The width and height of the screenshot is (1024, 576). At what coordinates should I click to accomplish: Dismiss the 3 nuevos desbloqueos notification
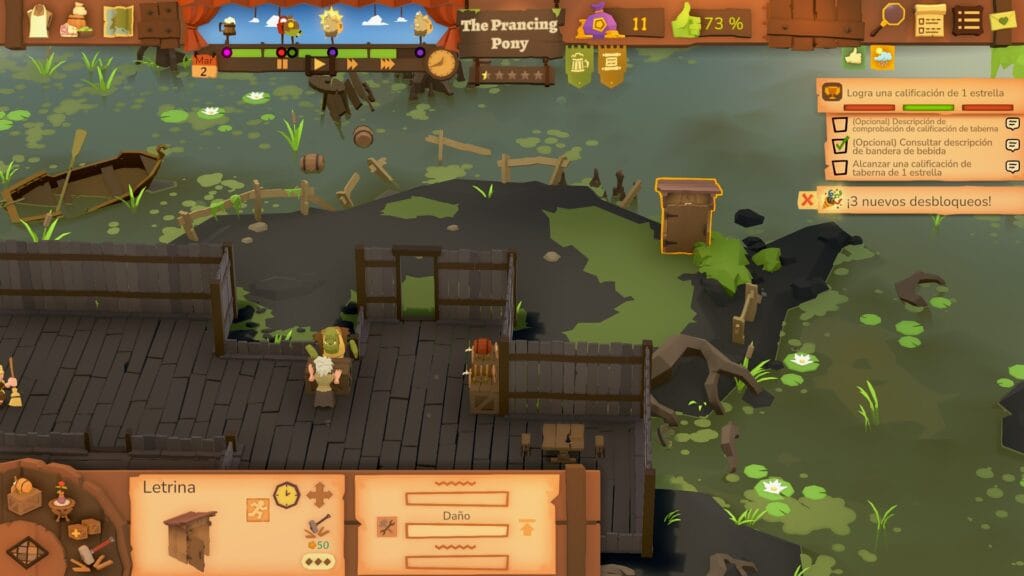pos(806,200)
